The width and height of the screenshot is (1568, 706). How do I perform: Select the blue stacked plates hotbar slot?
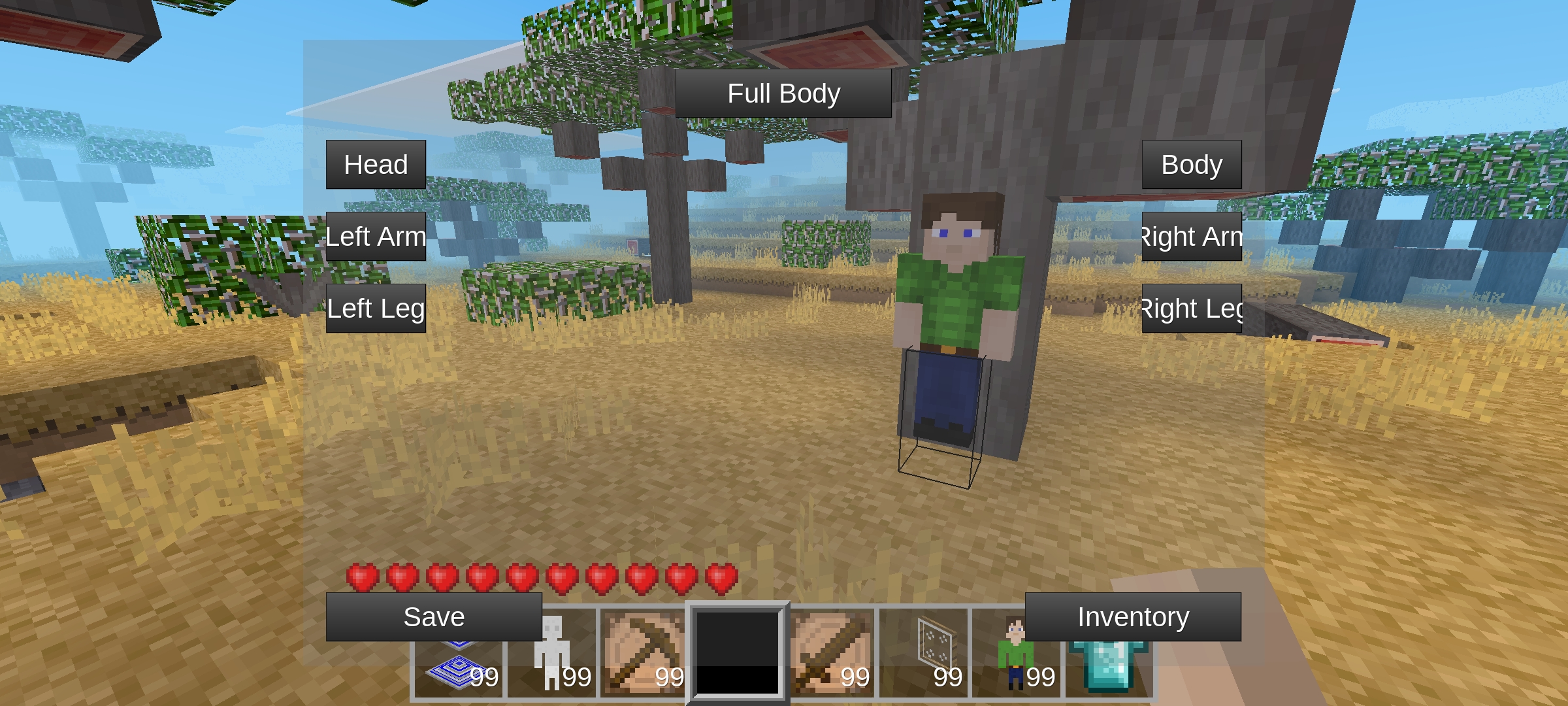[459, 667]
